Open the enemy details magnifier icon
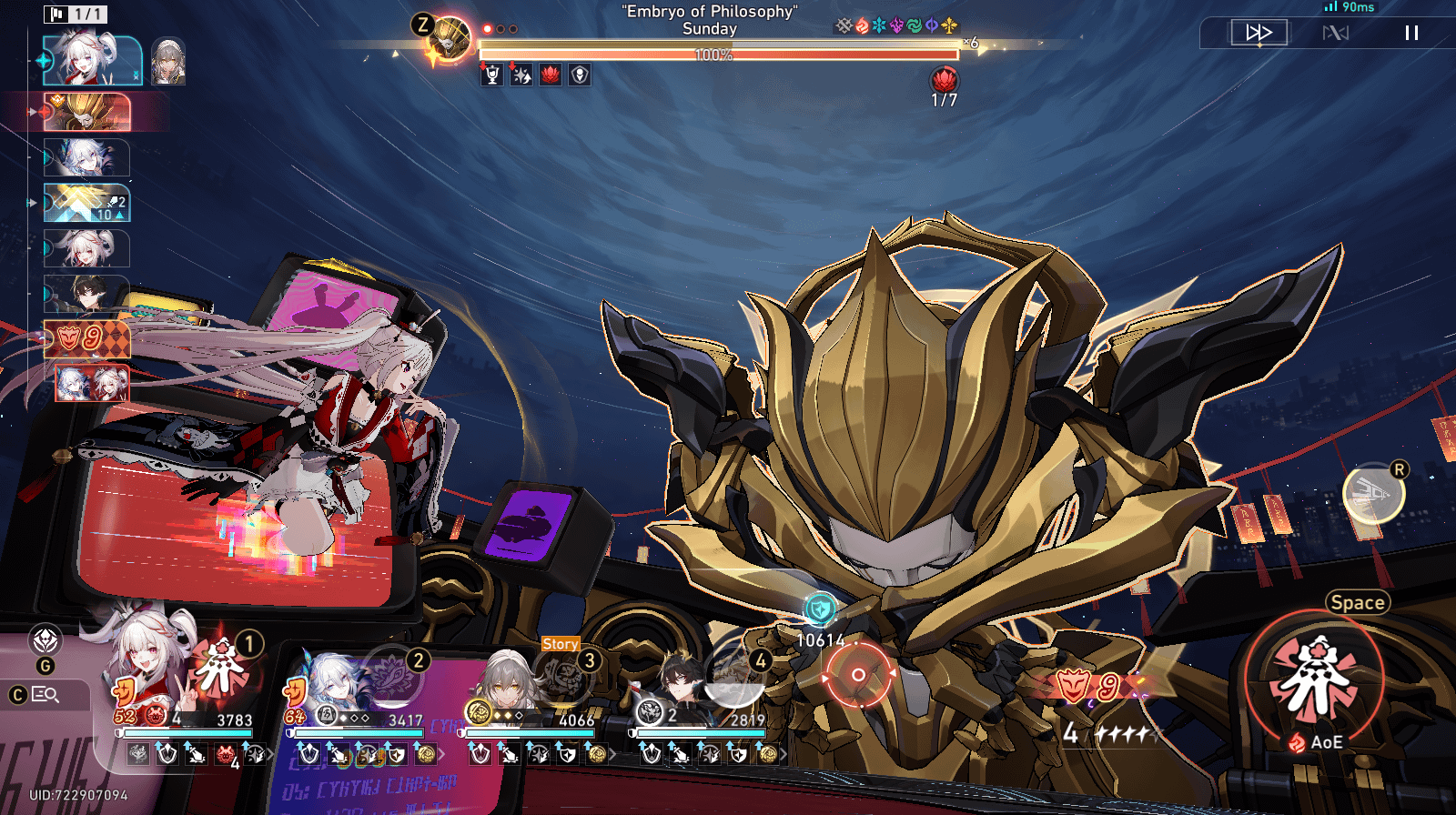 pos(45,695)
